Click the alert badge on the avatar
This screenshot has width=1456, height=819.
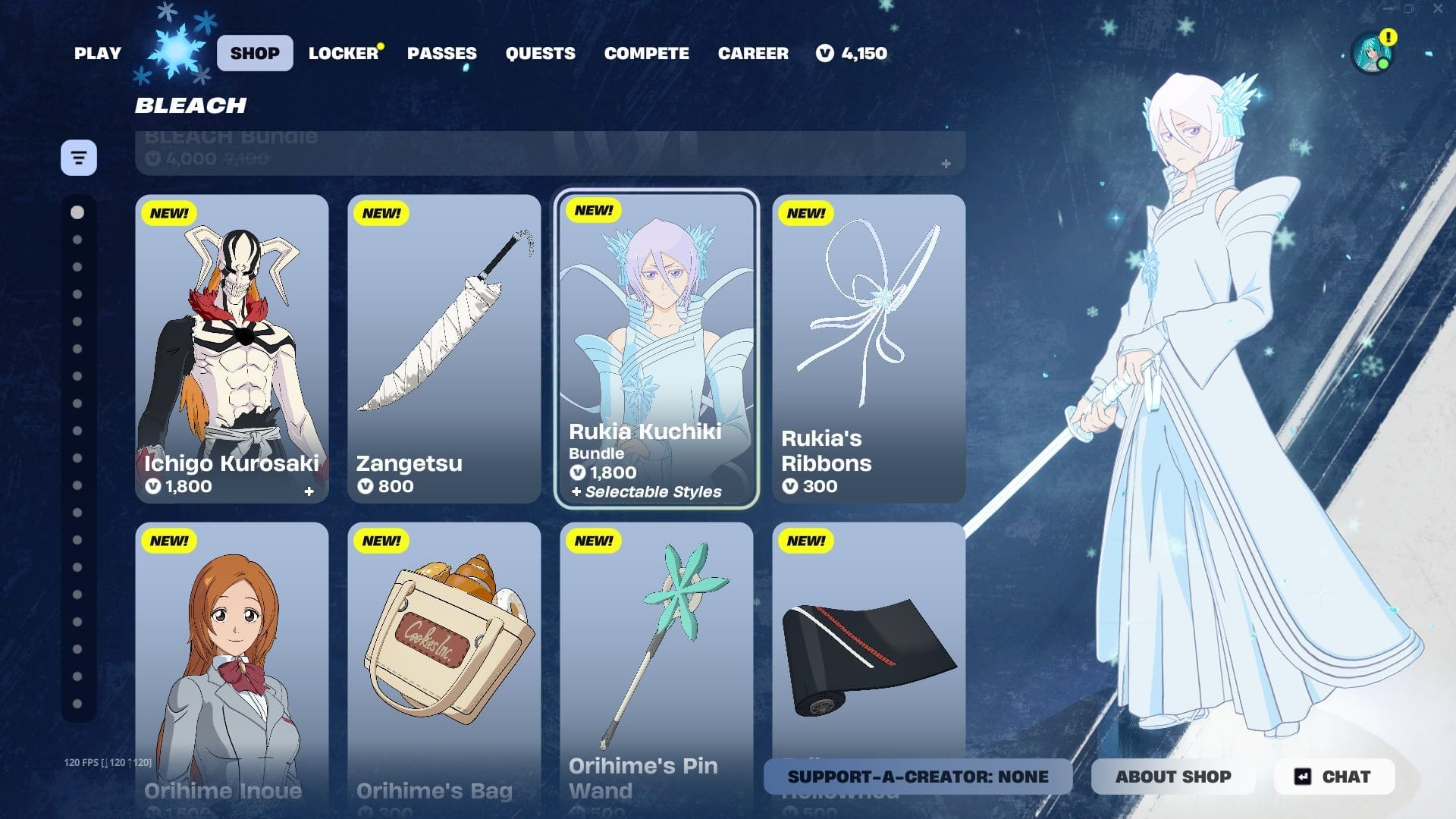(1390, 36)
